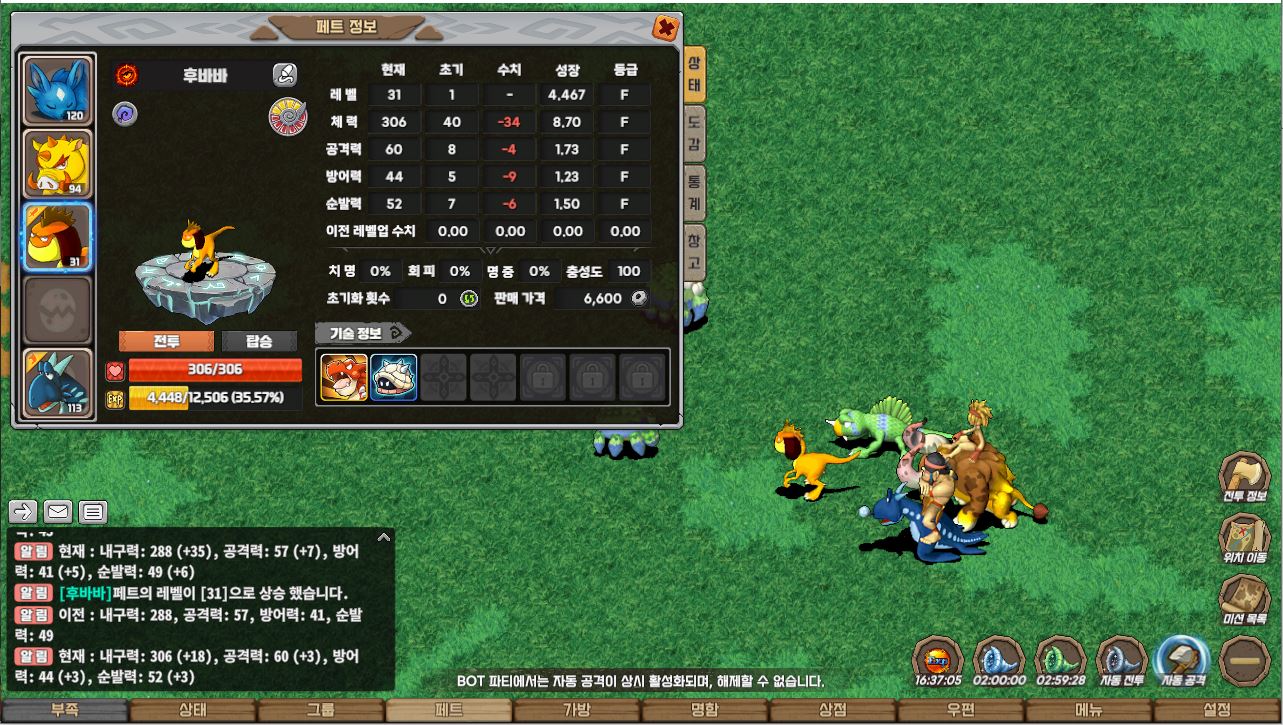Open the 설정 menu
The width and height of the screenshot is (1283, 725).
1217,711
